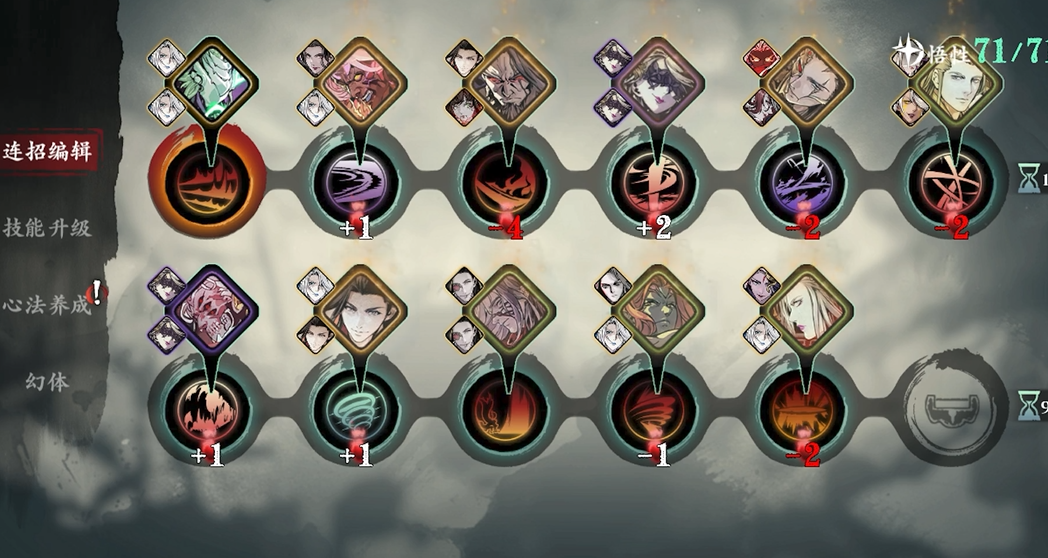The image size is (1048, 558).
Task: Select the red flame skill marked -4
Action: (x=506, y=180)
